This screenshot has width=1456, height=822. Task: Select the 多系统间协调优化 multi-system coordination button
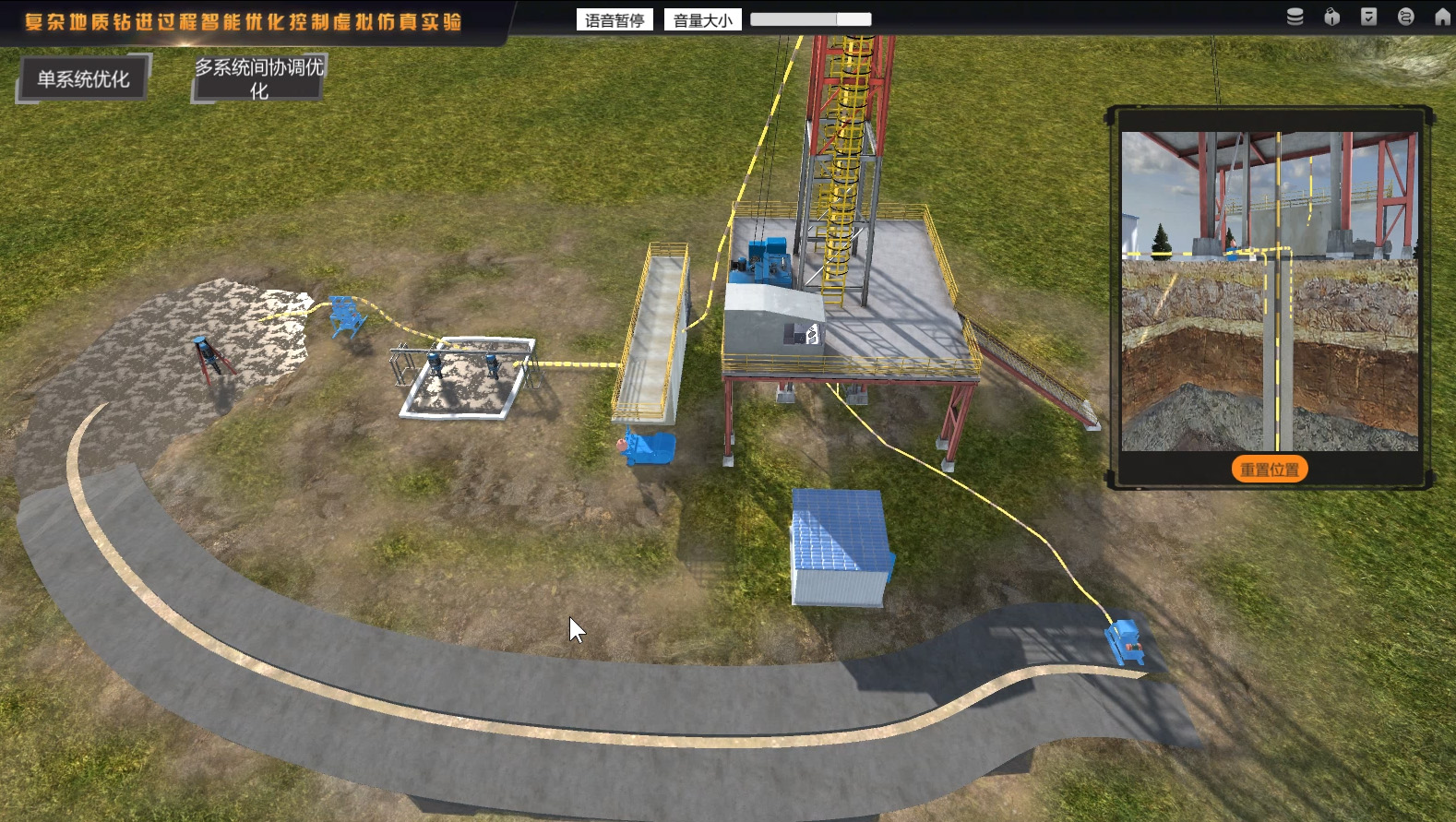[x=258, y=78]
